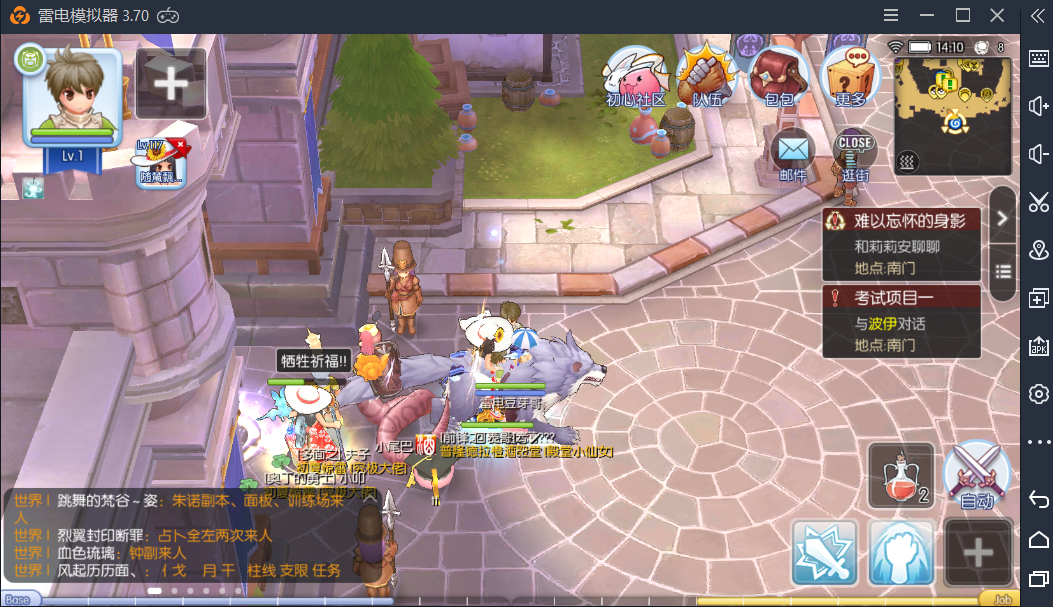This screenshot has width=1053, height=607.
Task: Tap the 逛街 CLOSE shop icon
Action: (855, 154)
